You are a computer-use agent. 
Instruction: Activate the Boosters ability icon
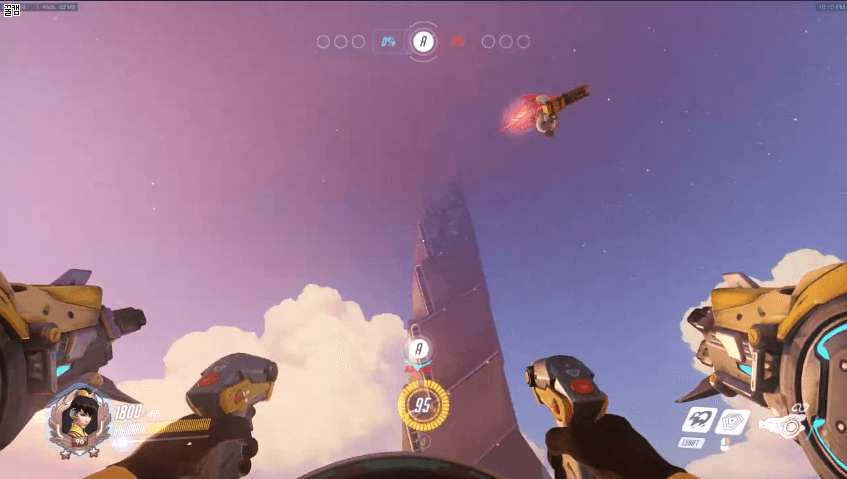click(x=699, y=420)
